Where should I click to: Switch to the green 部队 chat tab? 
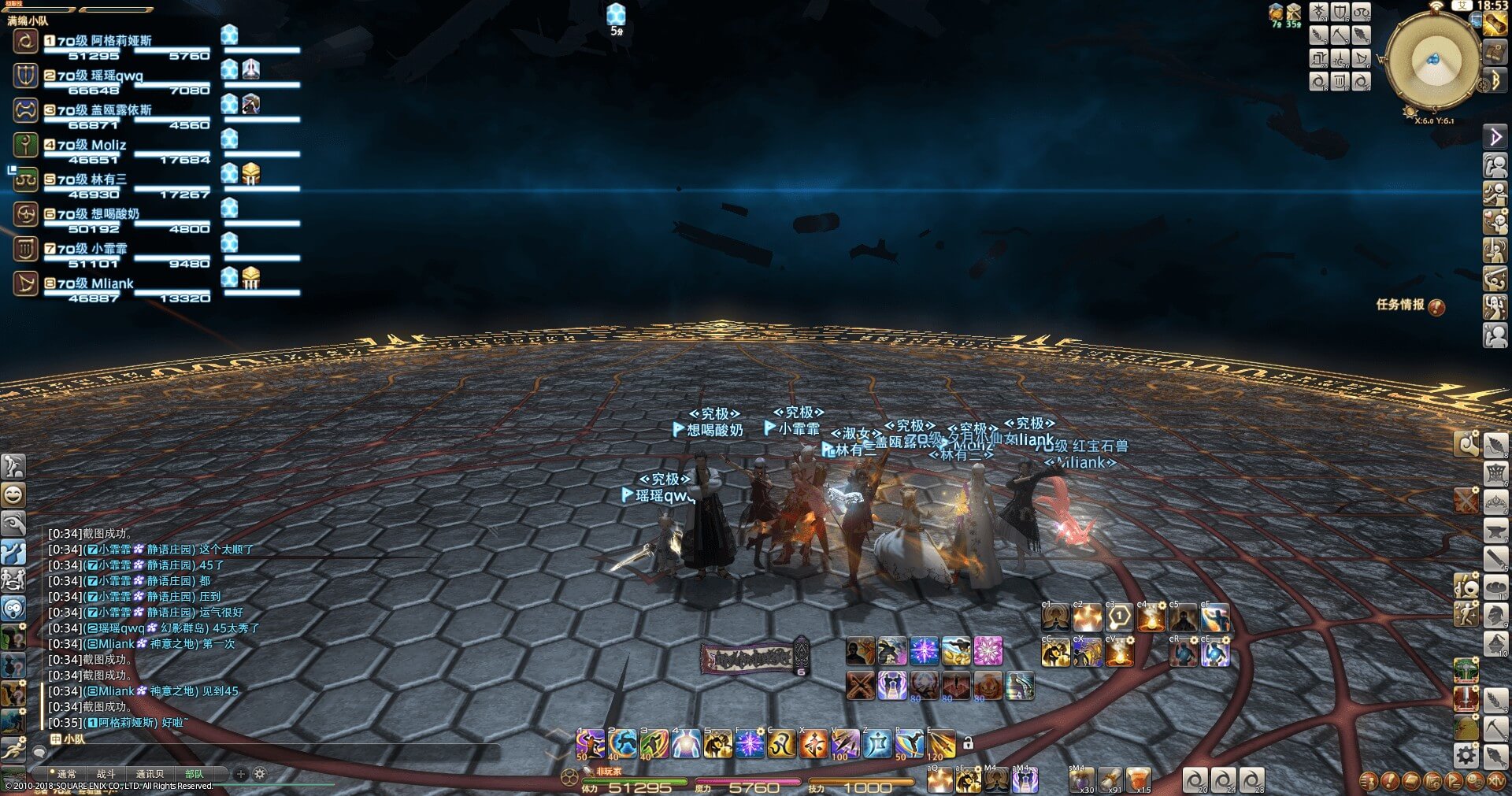(194, 774)
